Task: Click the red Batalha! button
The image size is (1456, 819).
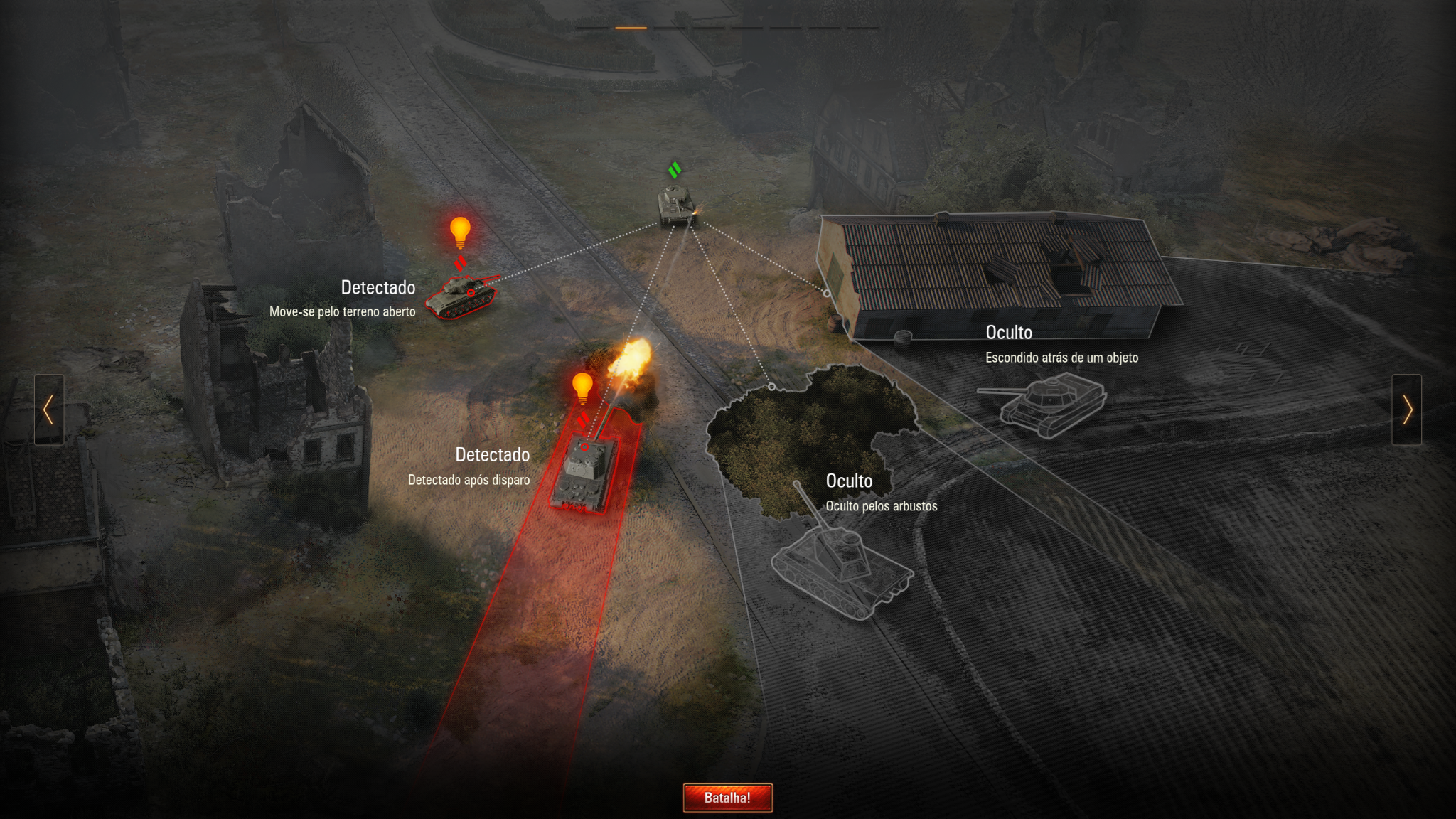Action: click(x=727, y=798)
